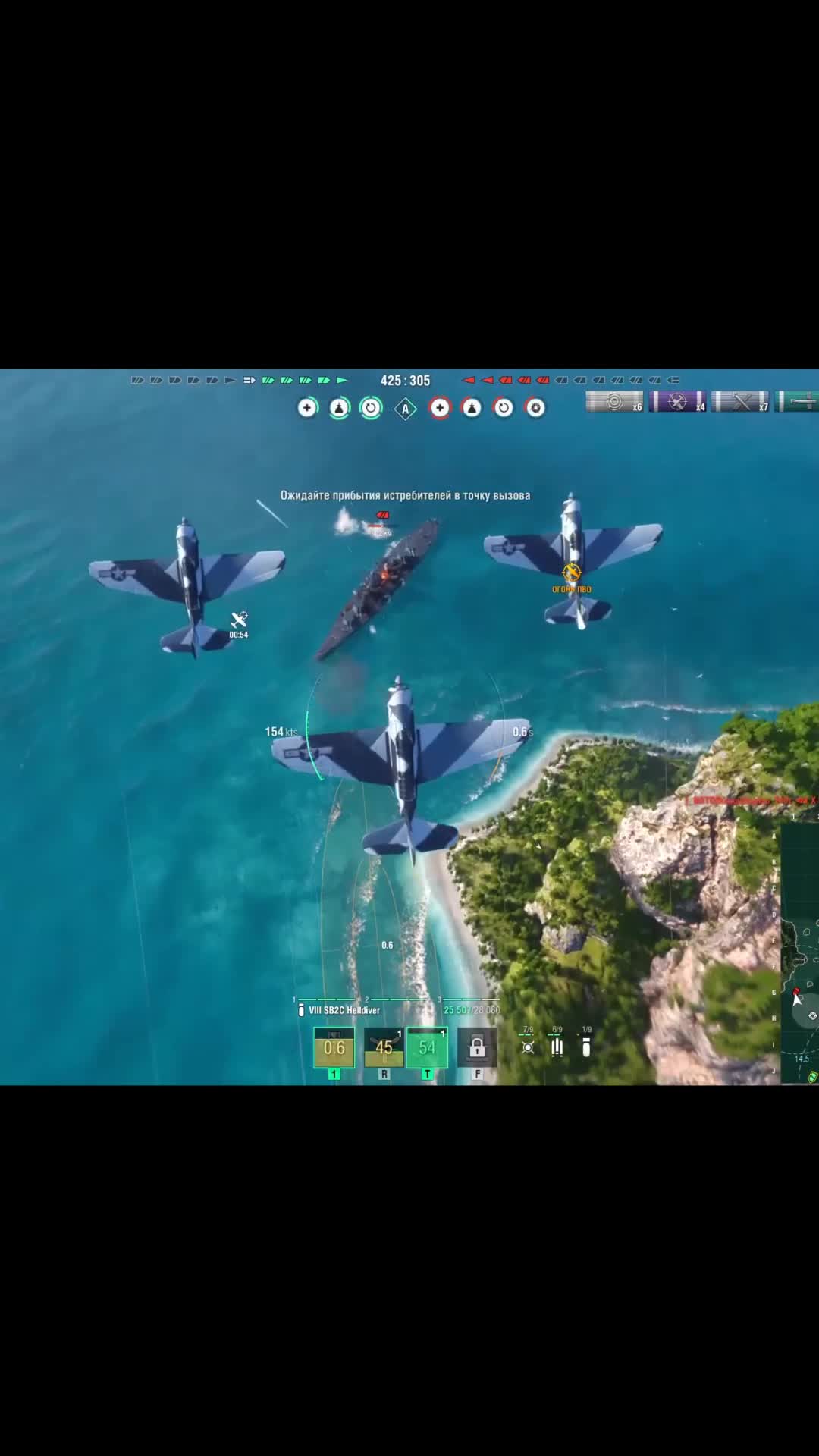Screen dimensions: 819x1456
Task: Open the target ribbon with x6 count
Action: [614, 402]
